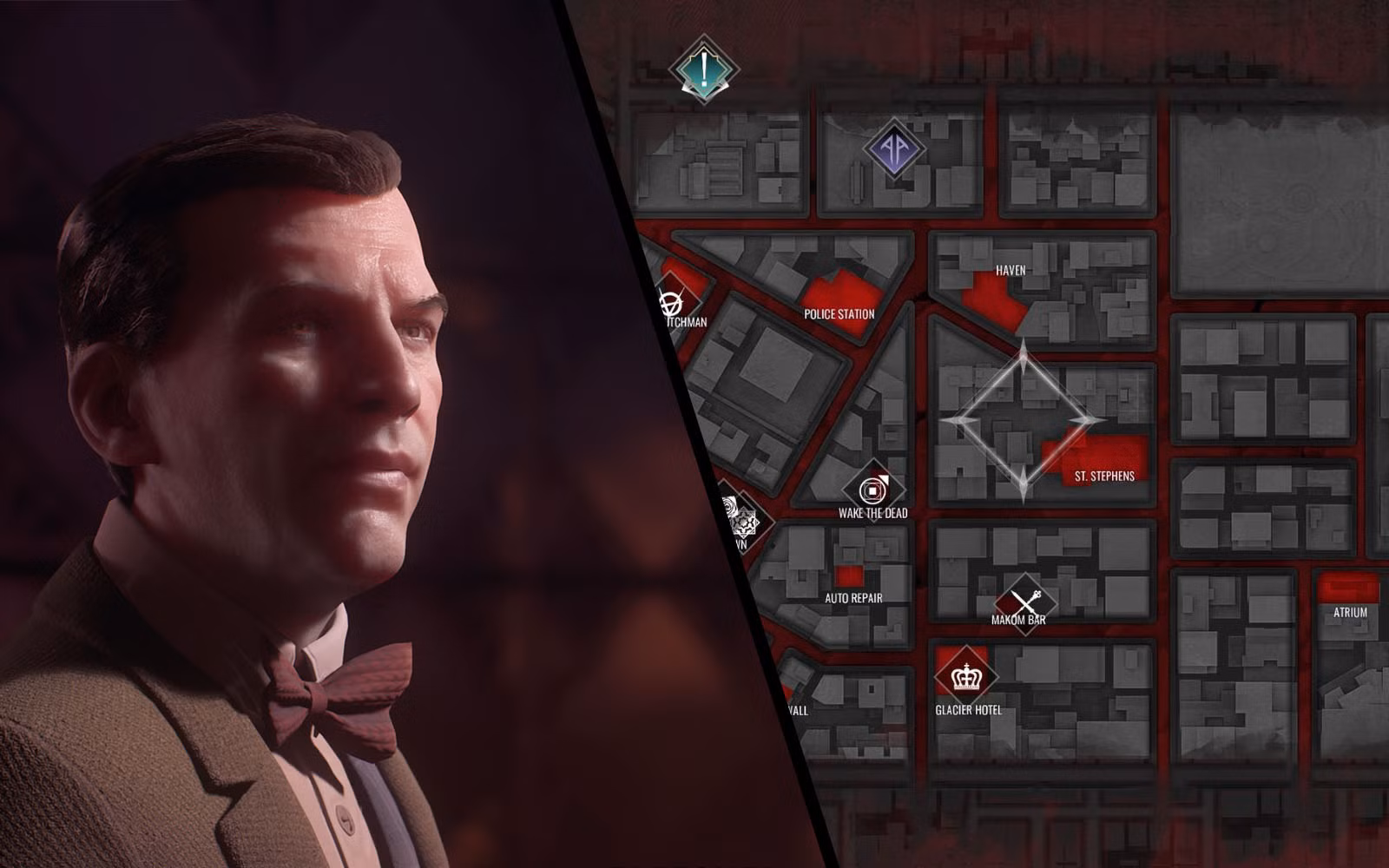Select the crown marker at Glacier Hotel
The image size is (1389, 868).
[x=962, y=674]
